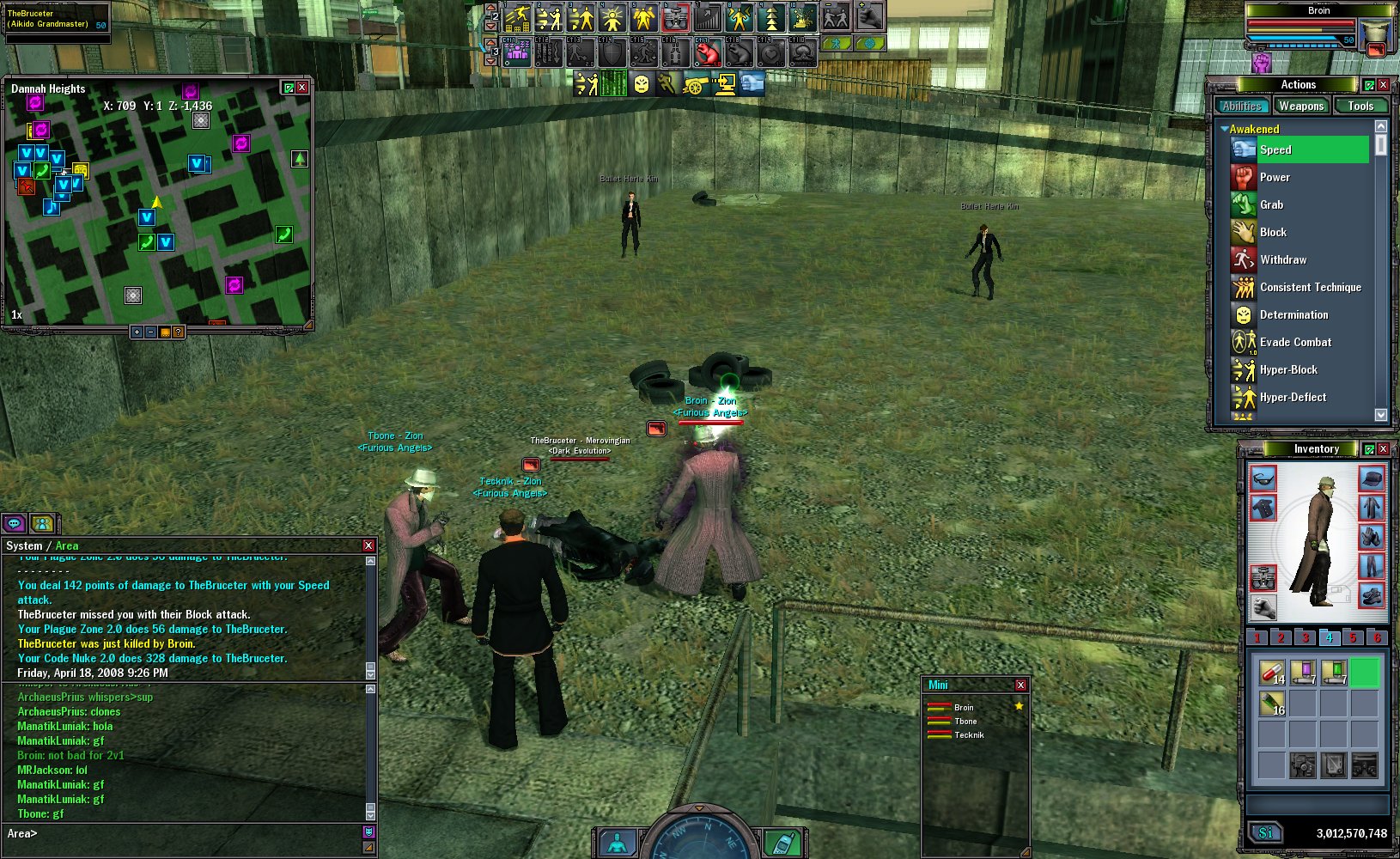Select the Abilities tab
Viewport: 1400px width, 859px height.
[1242, 106]
